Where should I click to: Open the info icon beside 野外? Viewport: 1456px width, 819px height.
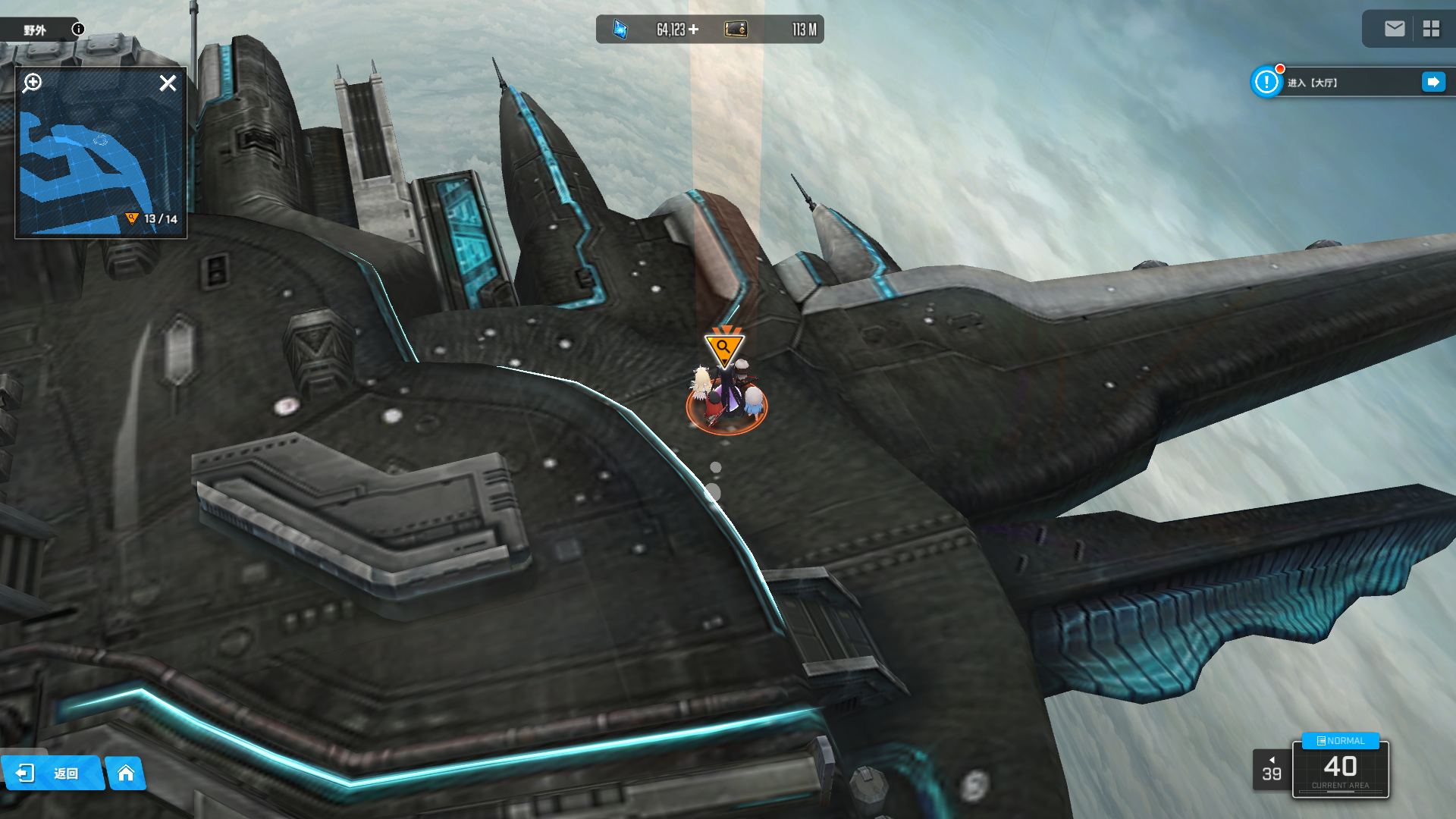pos(78,29)
